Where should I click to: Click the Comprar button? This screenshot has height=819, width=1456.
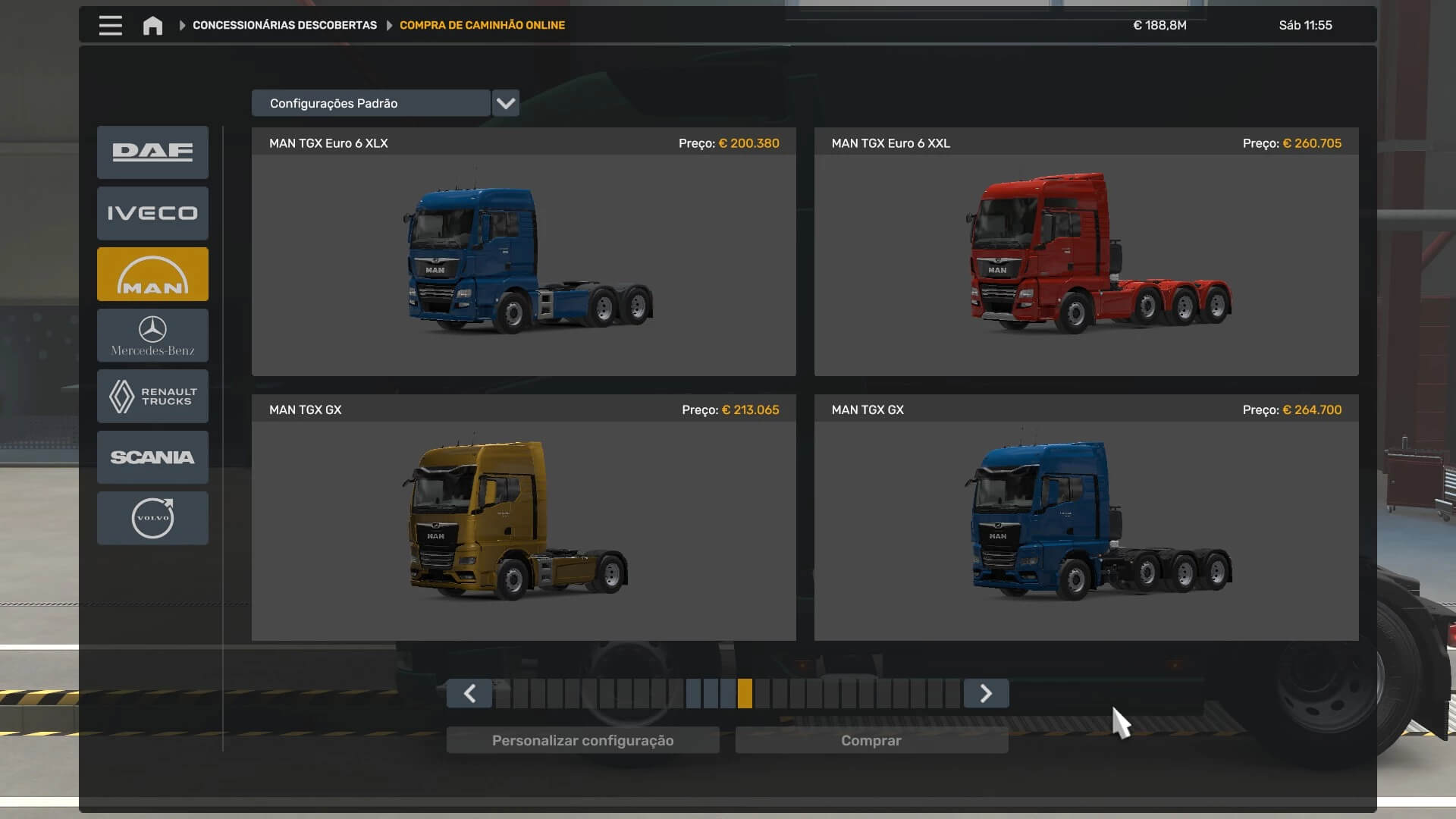pyautogui.click(x=871, y=740)
